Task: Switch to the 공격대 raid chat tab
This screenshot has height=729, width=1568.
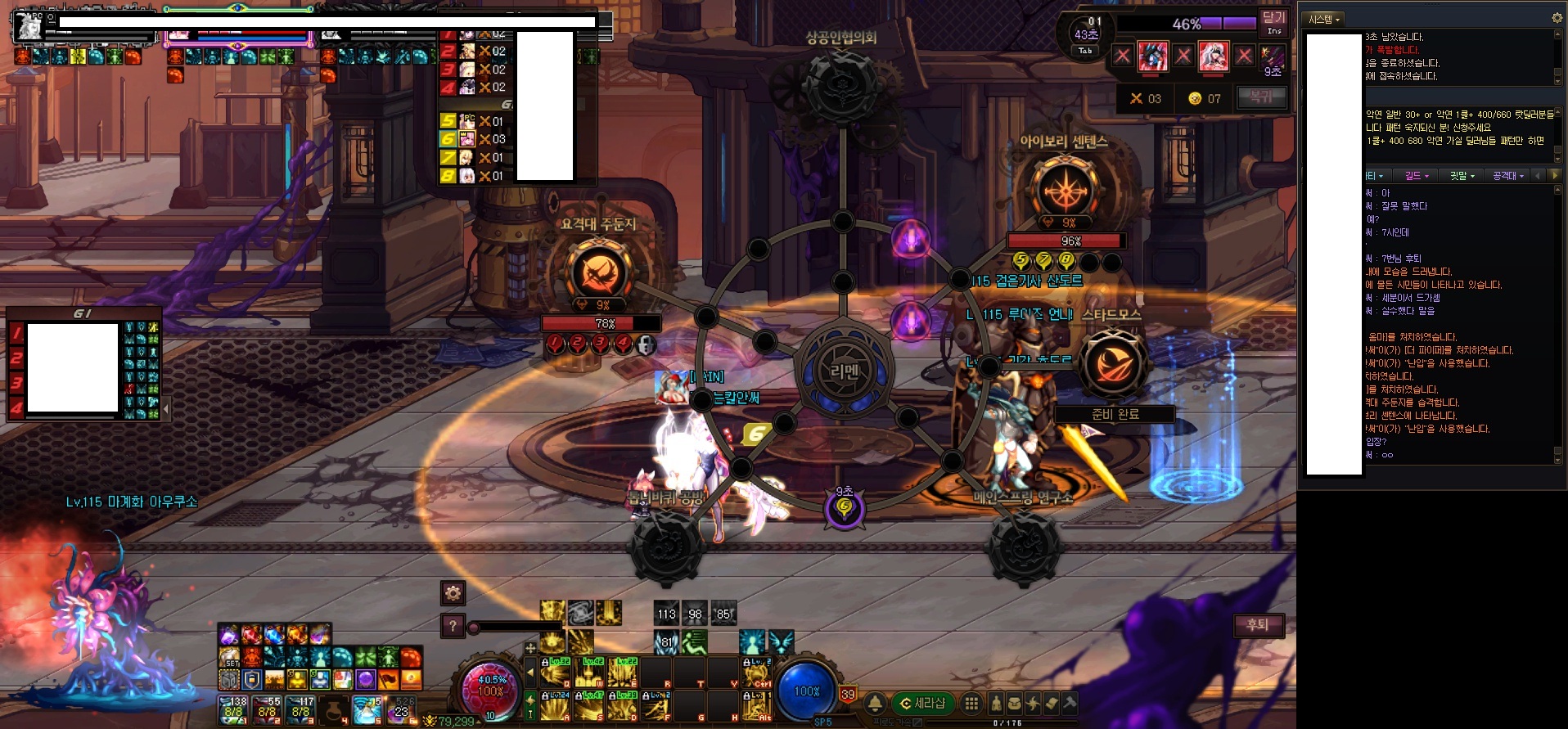Action: pos(1508,176)
